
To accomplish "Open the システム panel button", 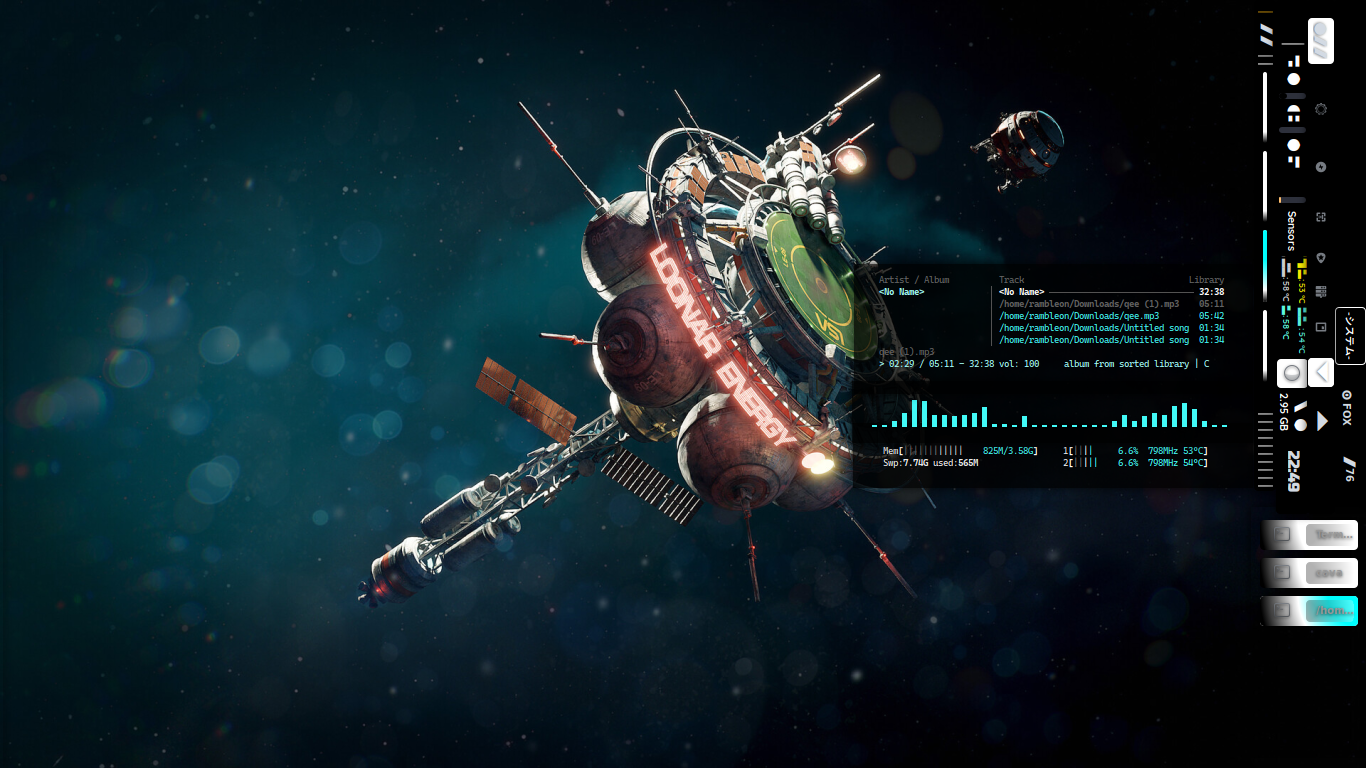I will pyautogui.click(x=1349, y=335).
